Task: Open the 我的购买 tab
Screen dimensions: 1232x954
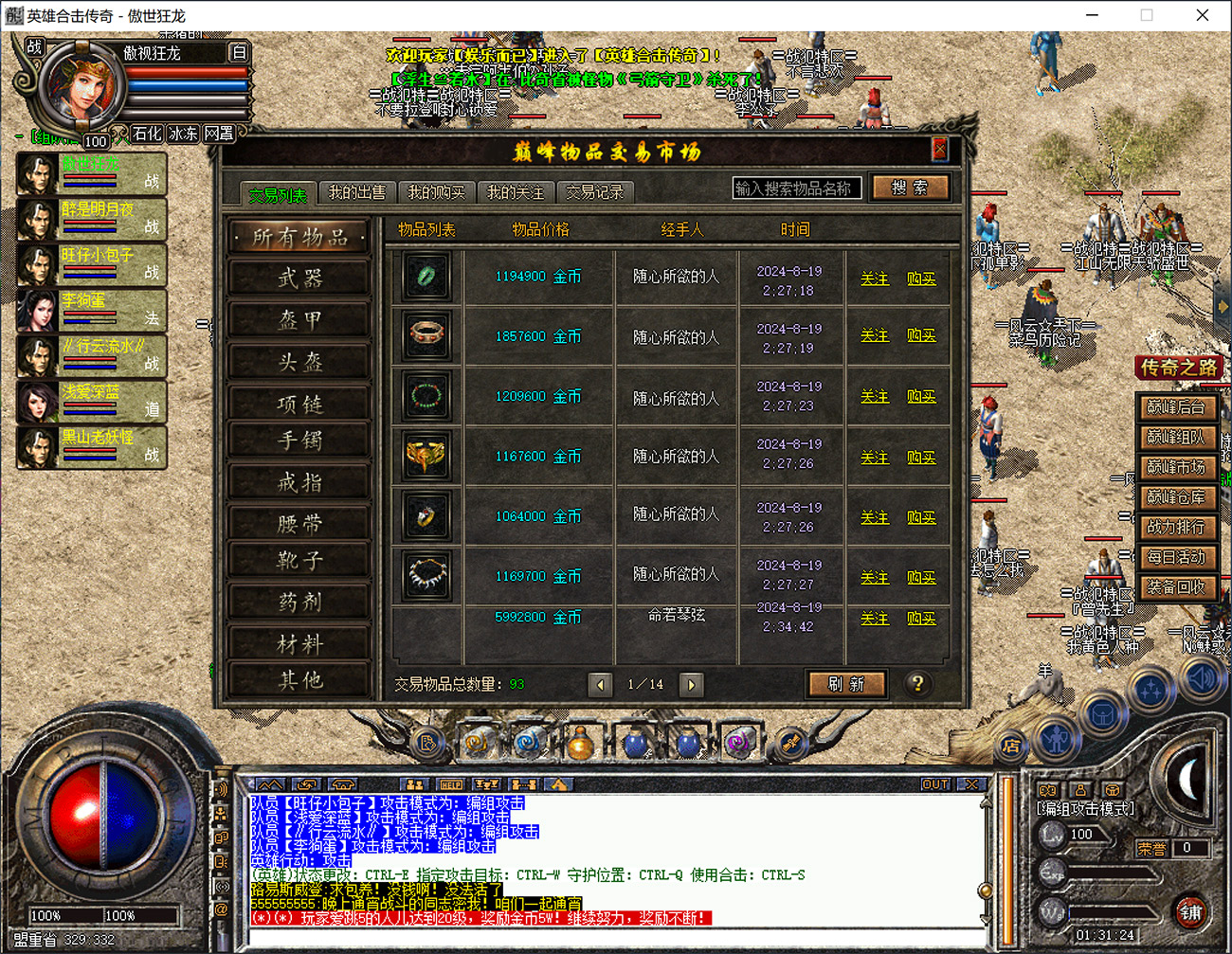Action: [436, 192]
